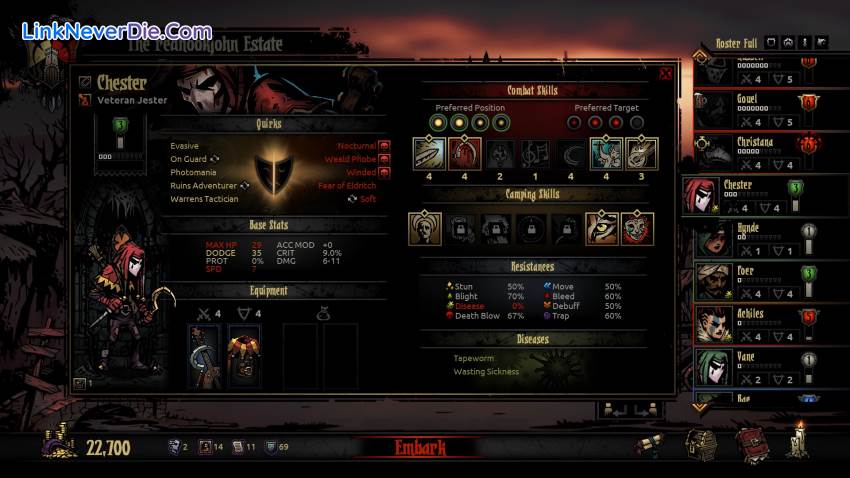Screen dimensions: 850x478
Task: Enable the dimmed music notes combat skill
Action: 535,153
